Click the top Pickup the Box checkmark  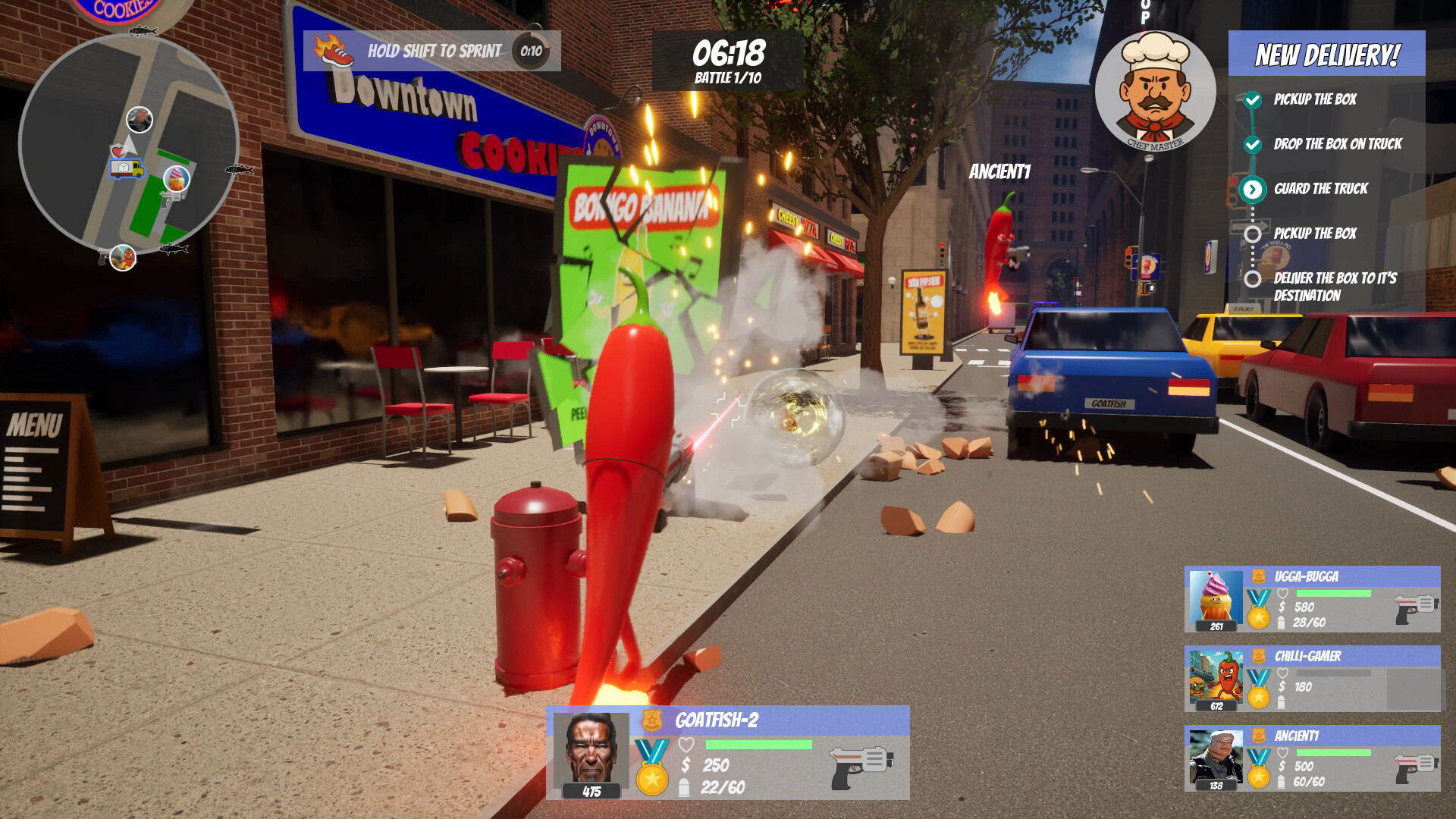coord(1253,99)
